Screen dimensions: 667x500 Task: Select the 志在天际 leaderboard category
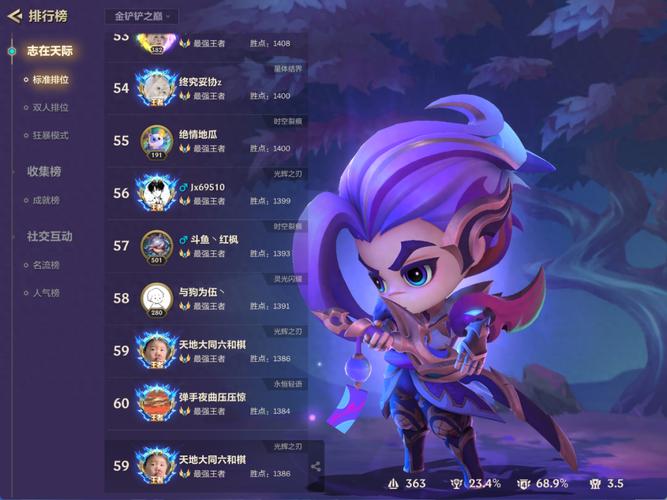click(x=50, y=50)
